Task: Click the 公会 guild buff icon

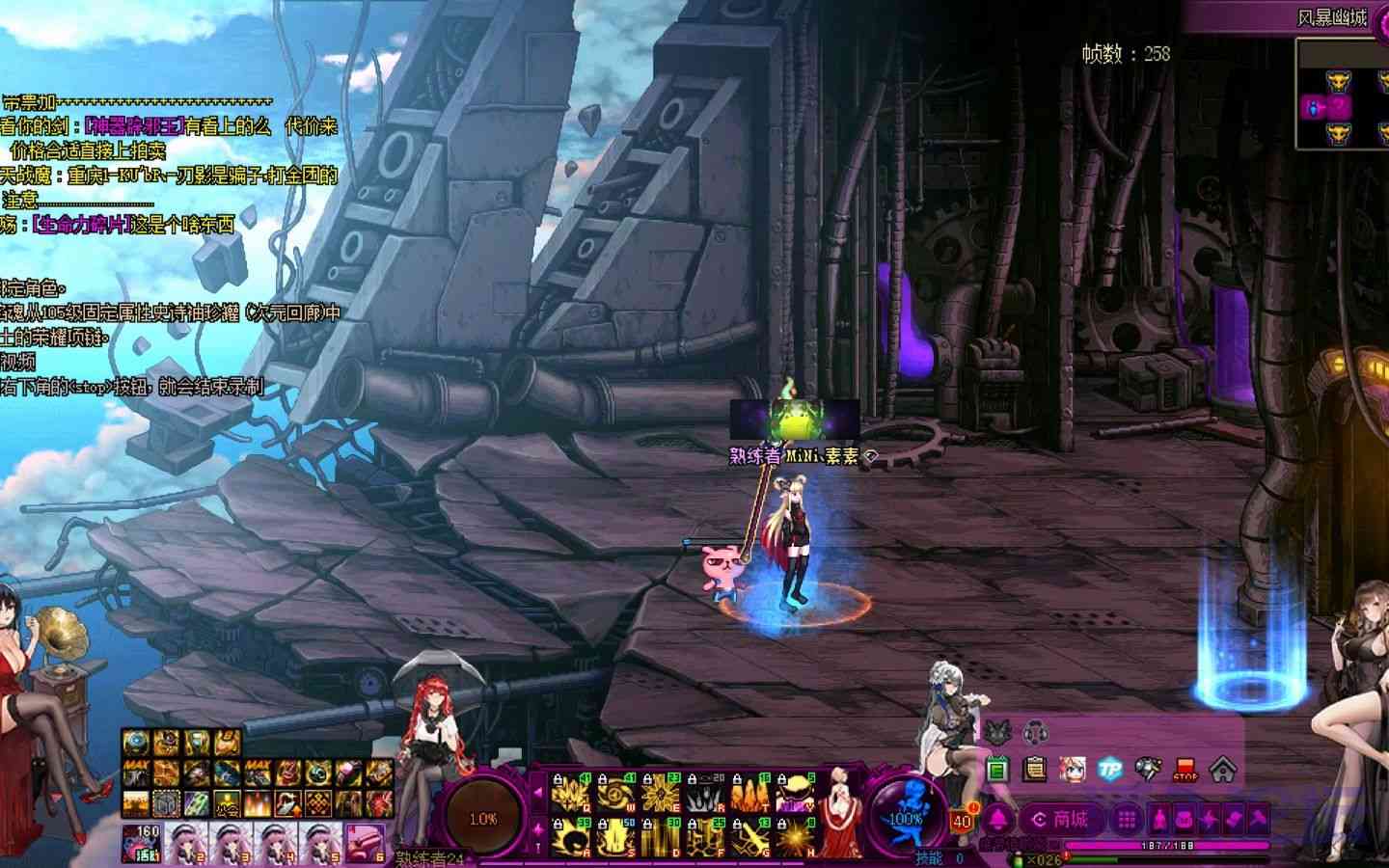Action: pos(228,801)
